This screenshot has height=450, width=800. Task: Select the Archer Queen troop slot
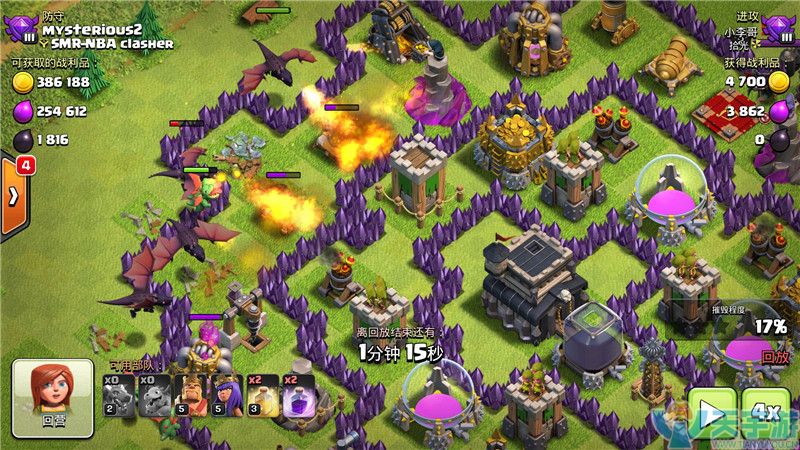(227, 394)
